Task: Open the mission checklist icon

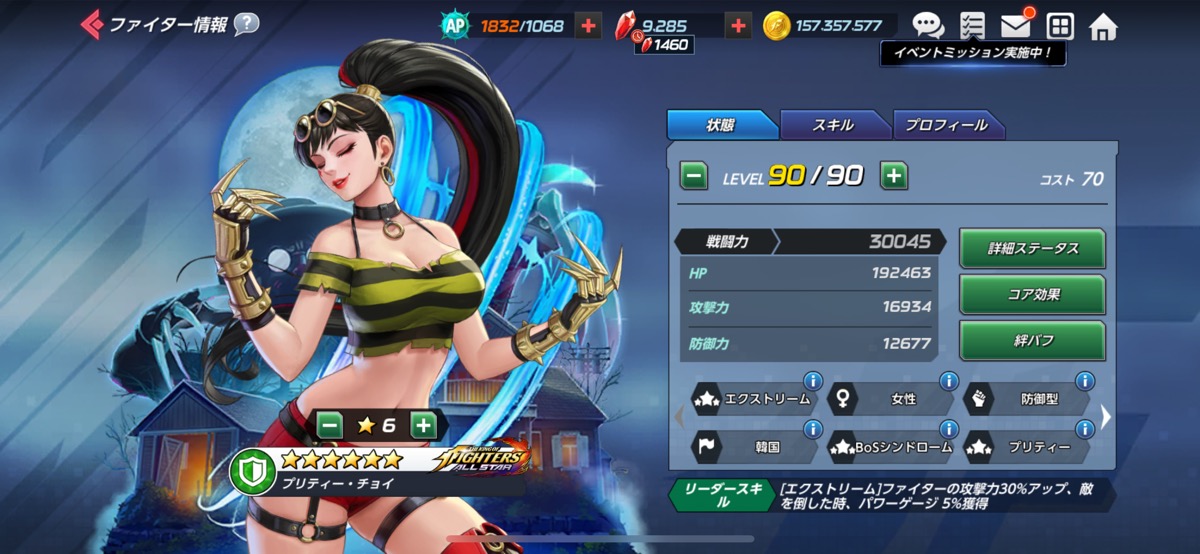Action: point(971,26)
